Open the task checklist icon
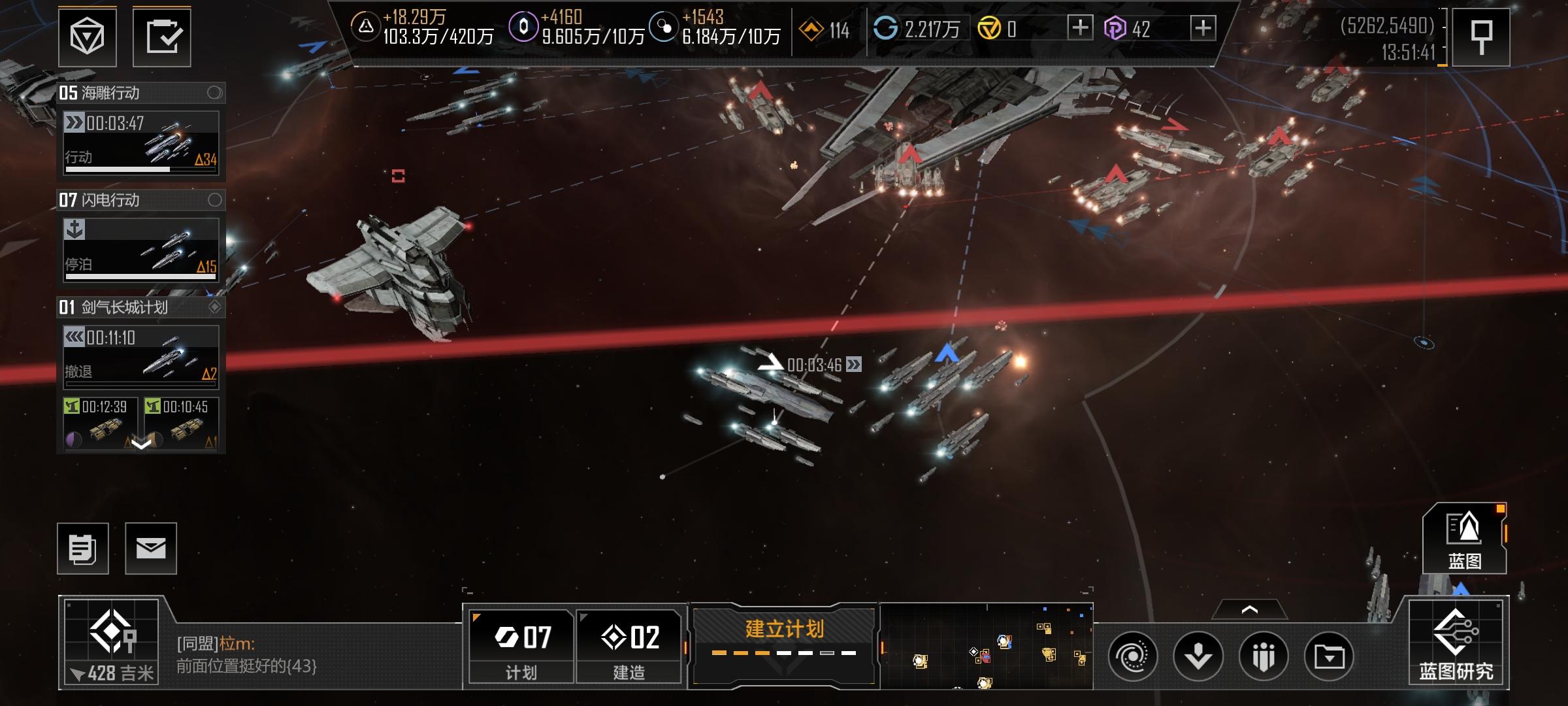This screenshot has height=706, width=1568. pos(162,37)
